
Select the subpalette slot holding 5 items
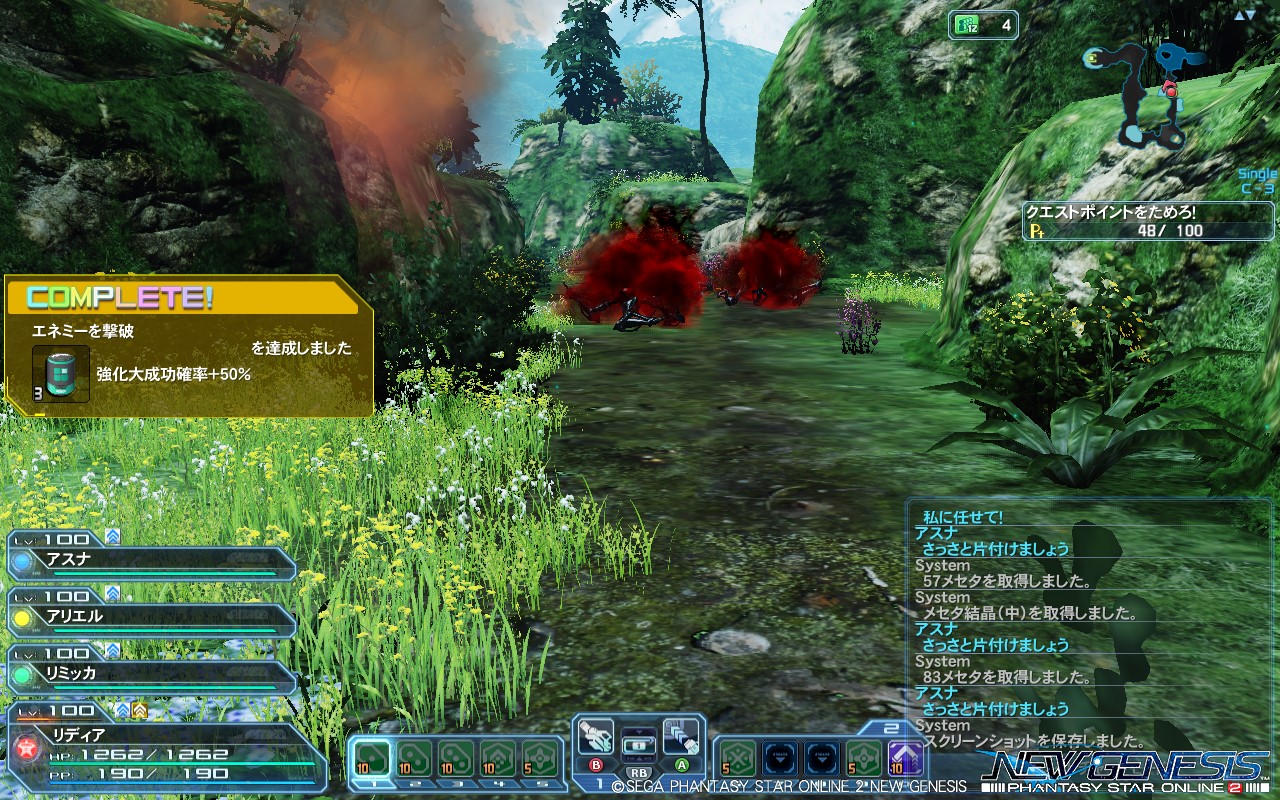(540, 757)
